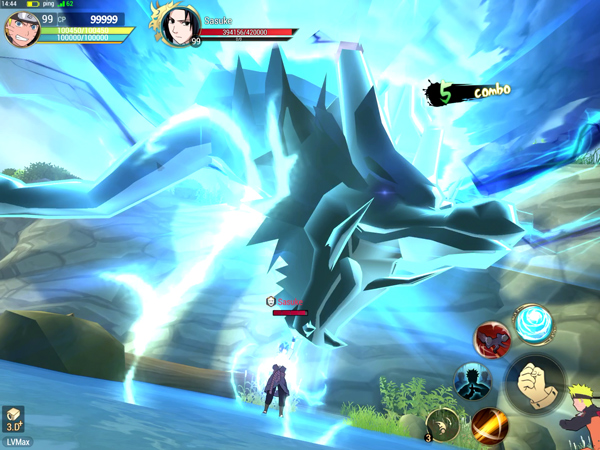
Task: Tap the fist basic attack button
Action: tap(537, 382)
